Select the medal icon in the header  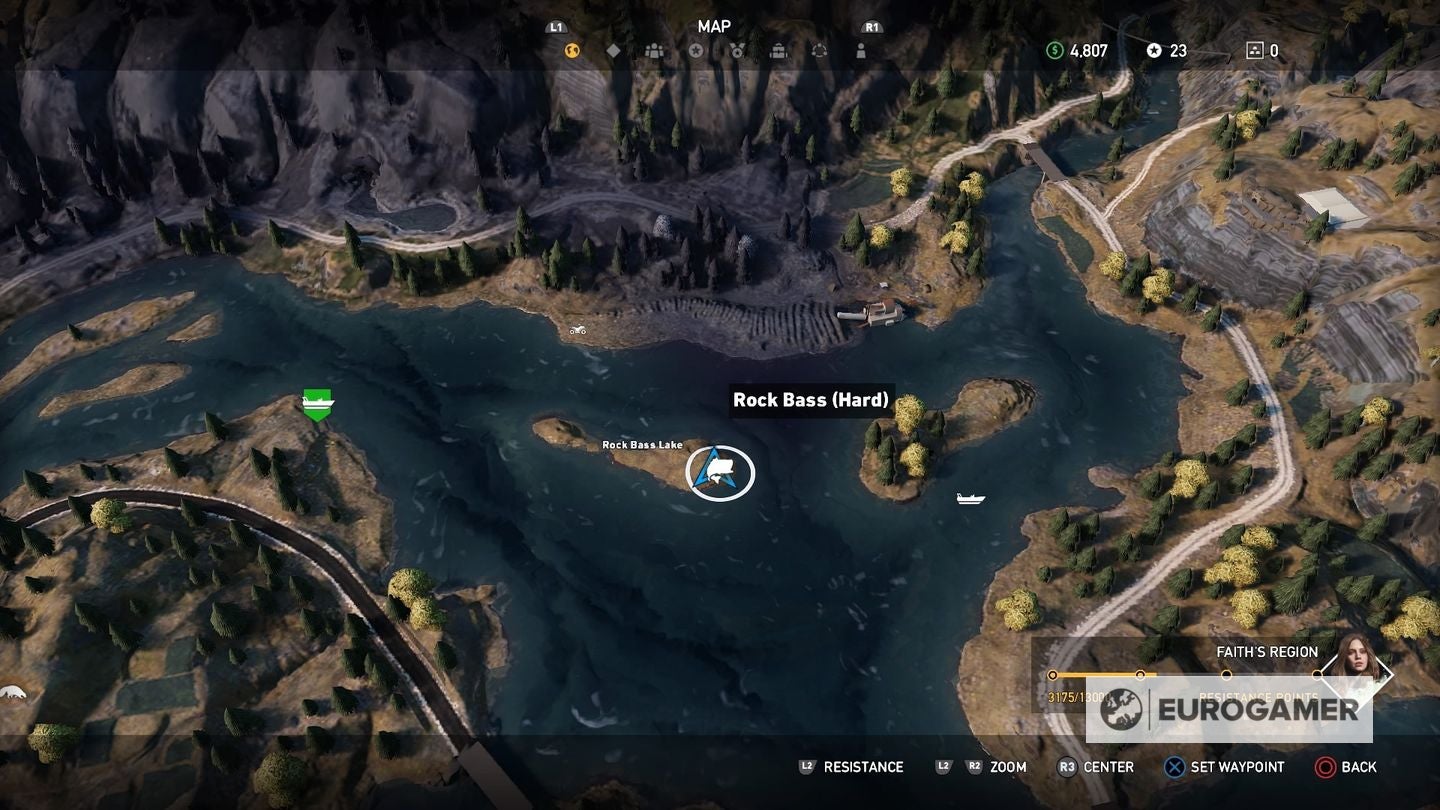738,50
